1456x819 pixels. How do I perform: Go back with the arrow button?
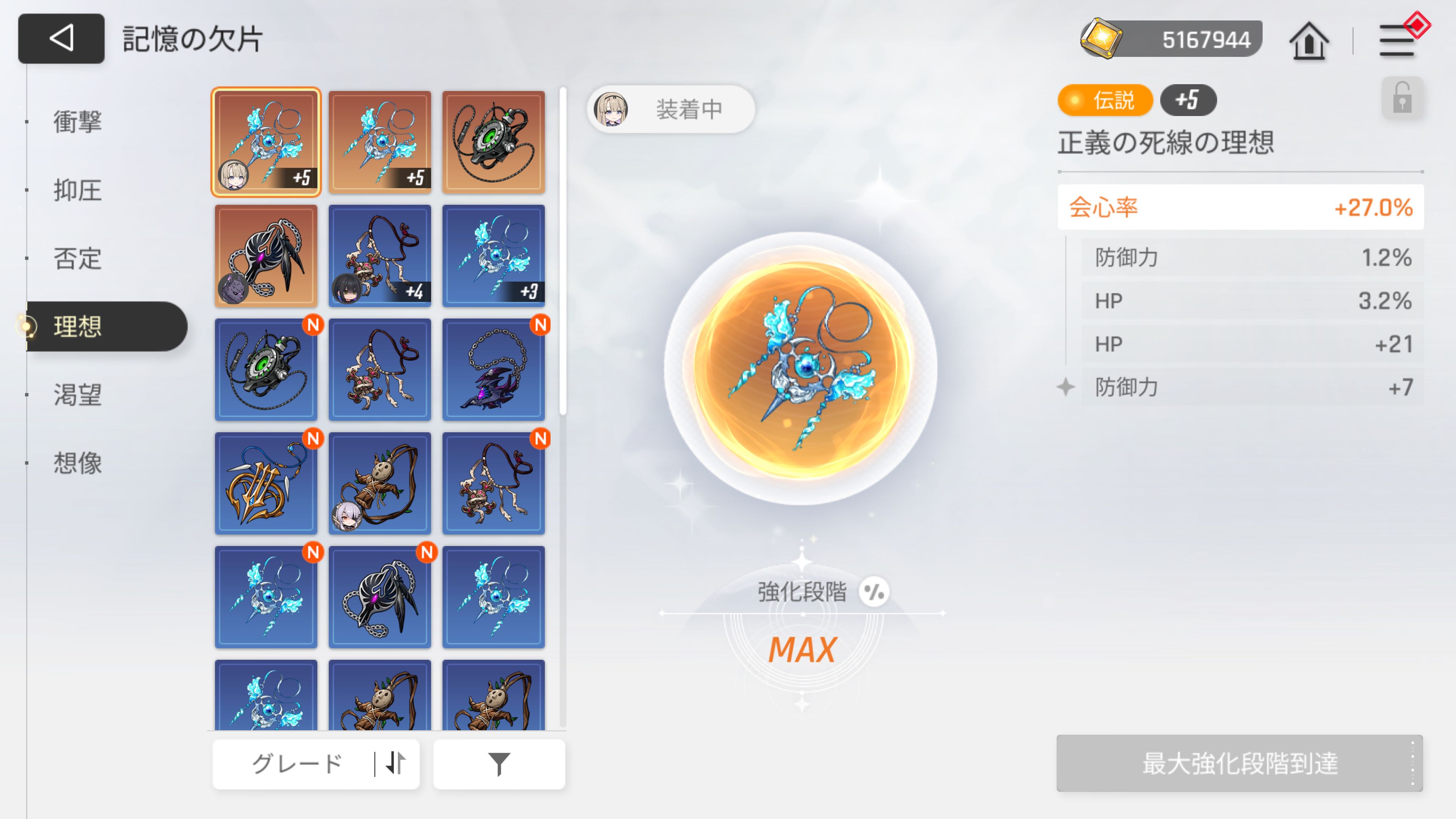61,38
